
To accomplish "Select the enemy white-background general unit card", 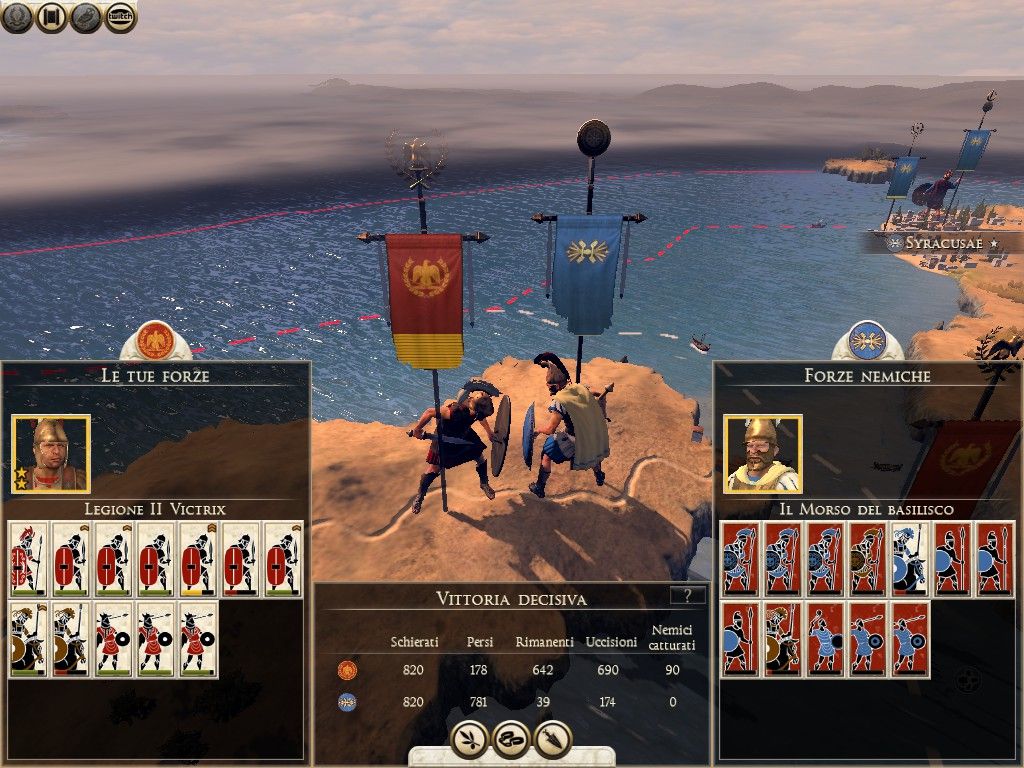I will coord(910,559).
